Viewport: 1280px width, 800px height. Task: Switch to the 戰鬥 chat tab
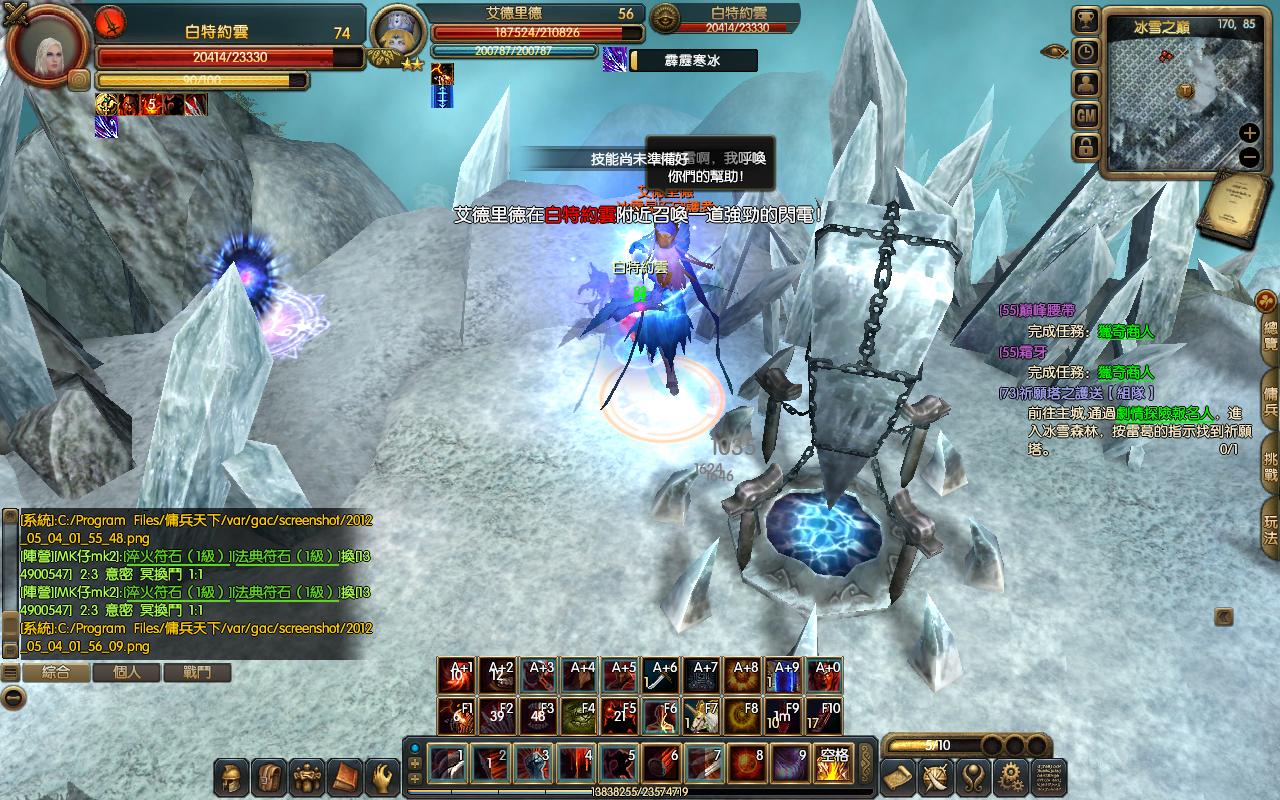click(x=198, y=673)
